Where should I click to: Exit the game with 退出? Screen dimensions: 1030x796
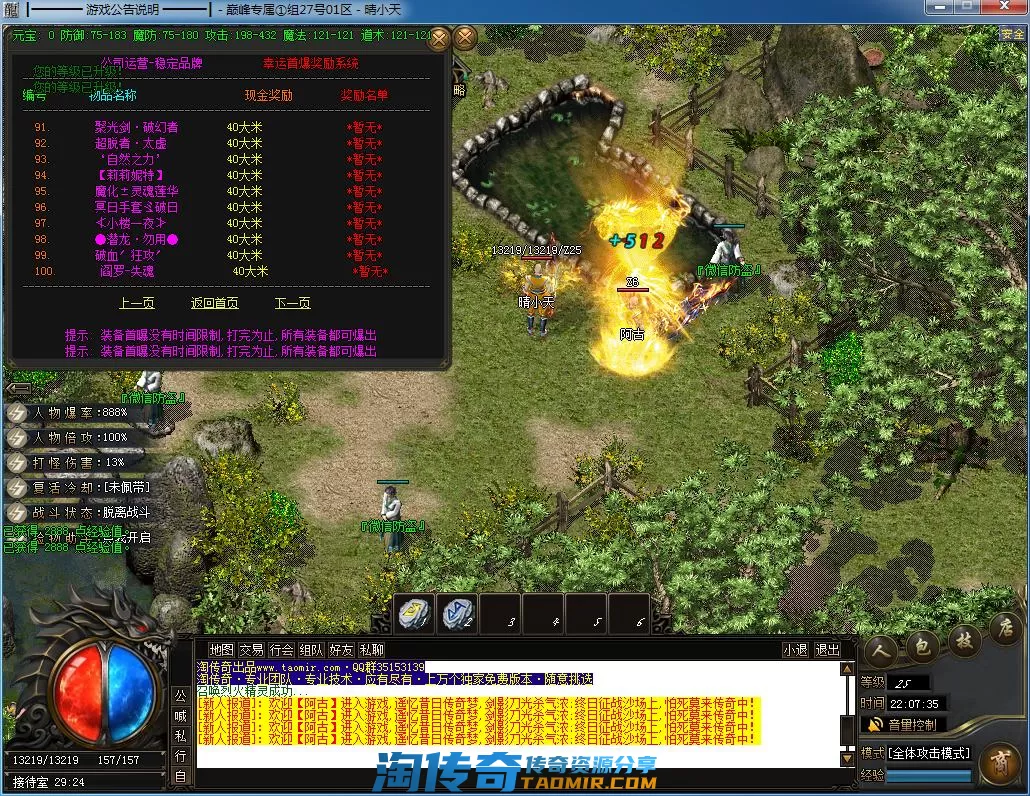[x=828, y=649]
